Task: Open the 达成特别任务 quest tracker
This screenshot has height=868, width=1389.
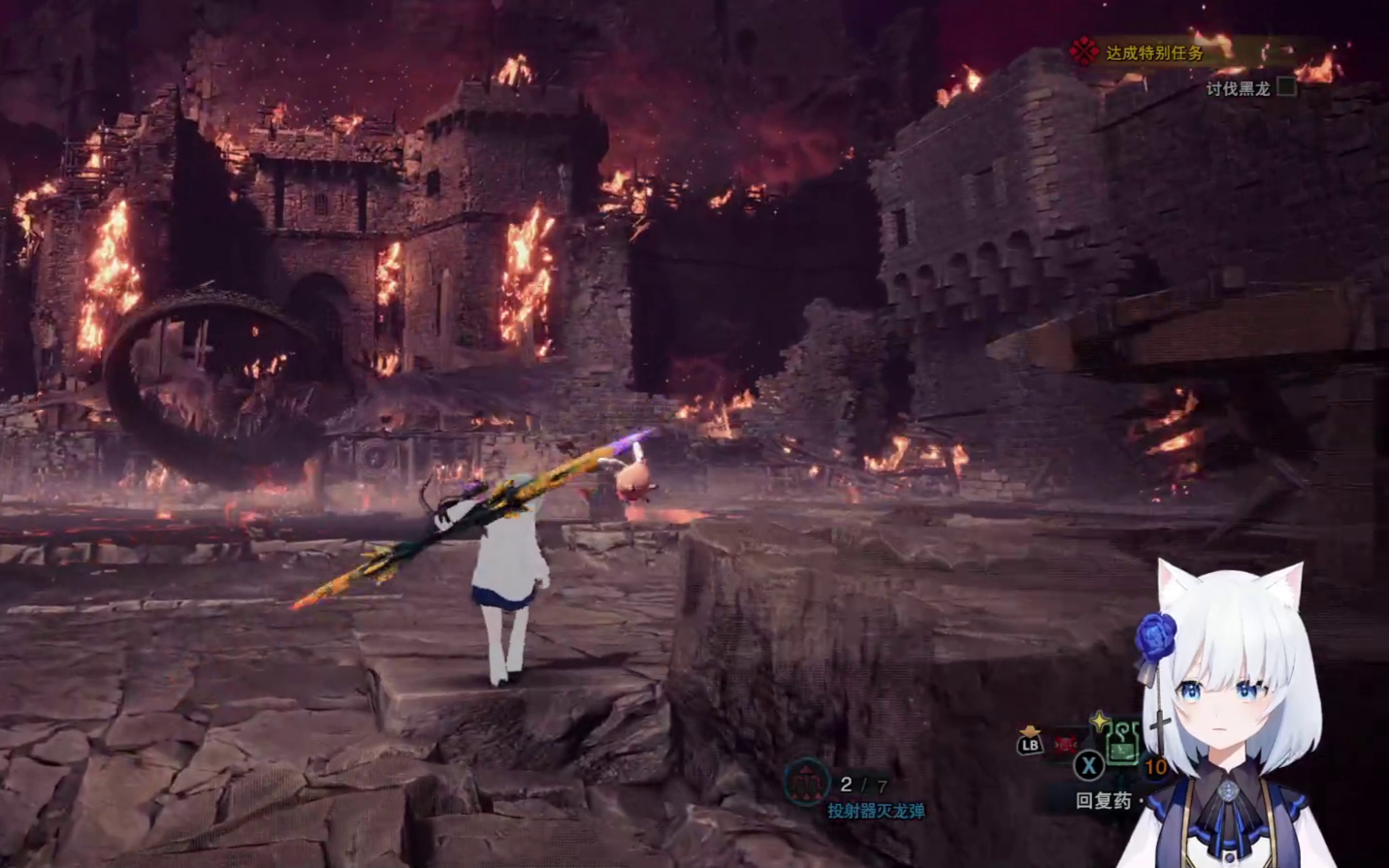Action: [x=1154, y=52]
